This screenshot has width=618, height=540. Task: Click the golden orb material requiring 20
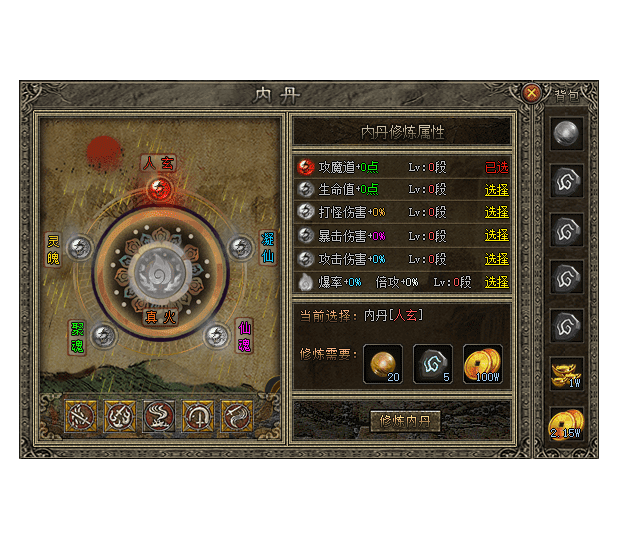[384, 363]
